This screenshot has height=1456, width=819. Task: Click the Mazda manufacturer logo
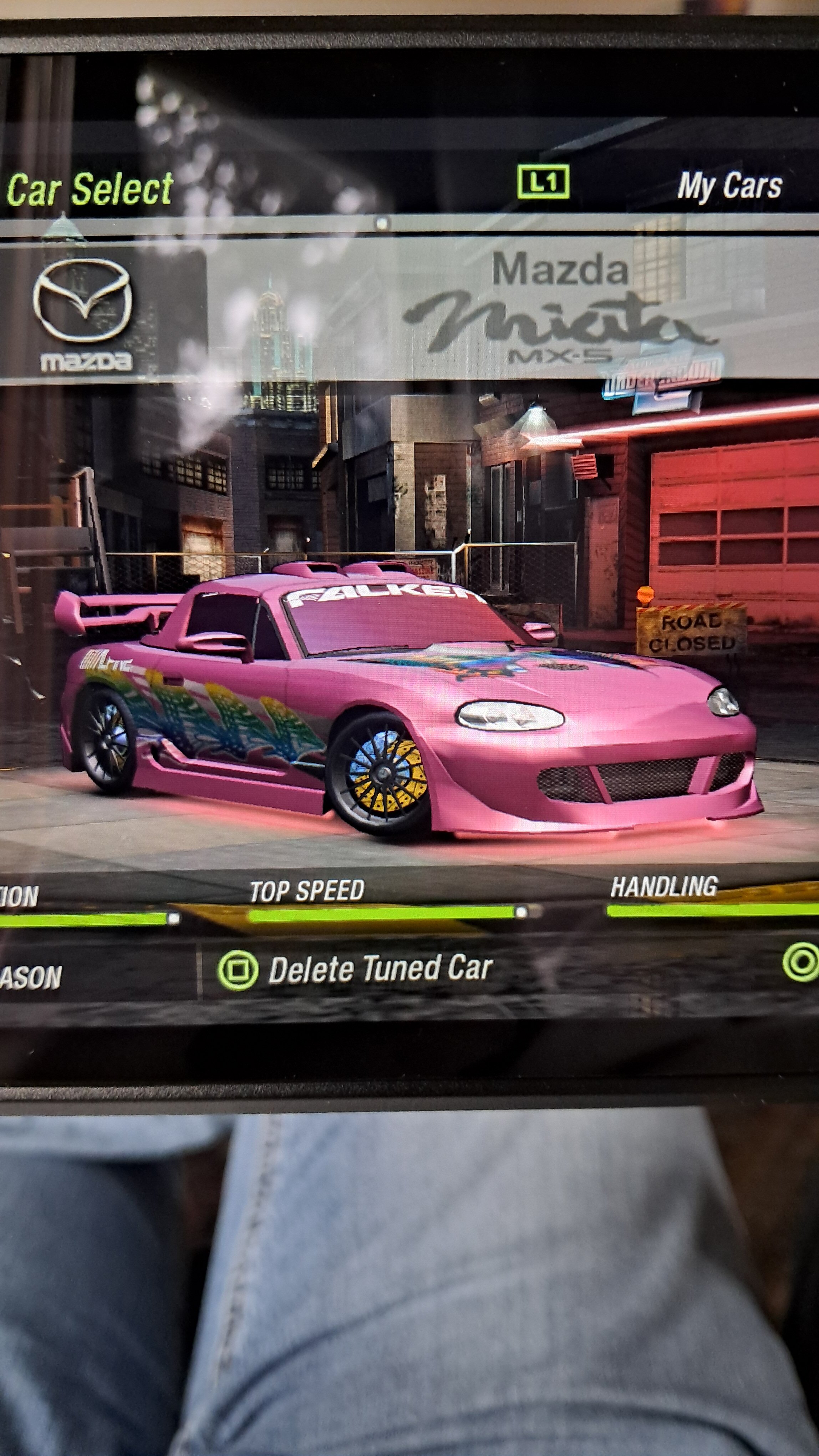click(x=83, y=314)
